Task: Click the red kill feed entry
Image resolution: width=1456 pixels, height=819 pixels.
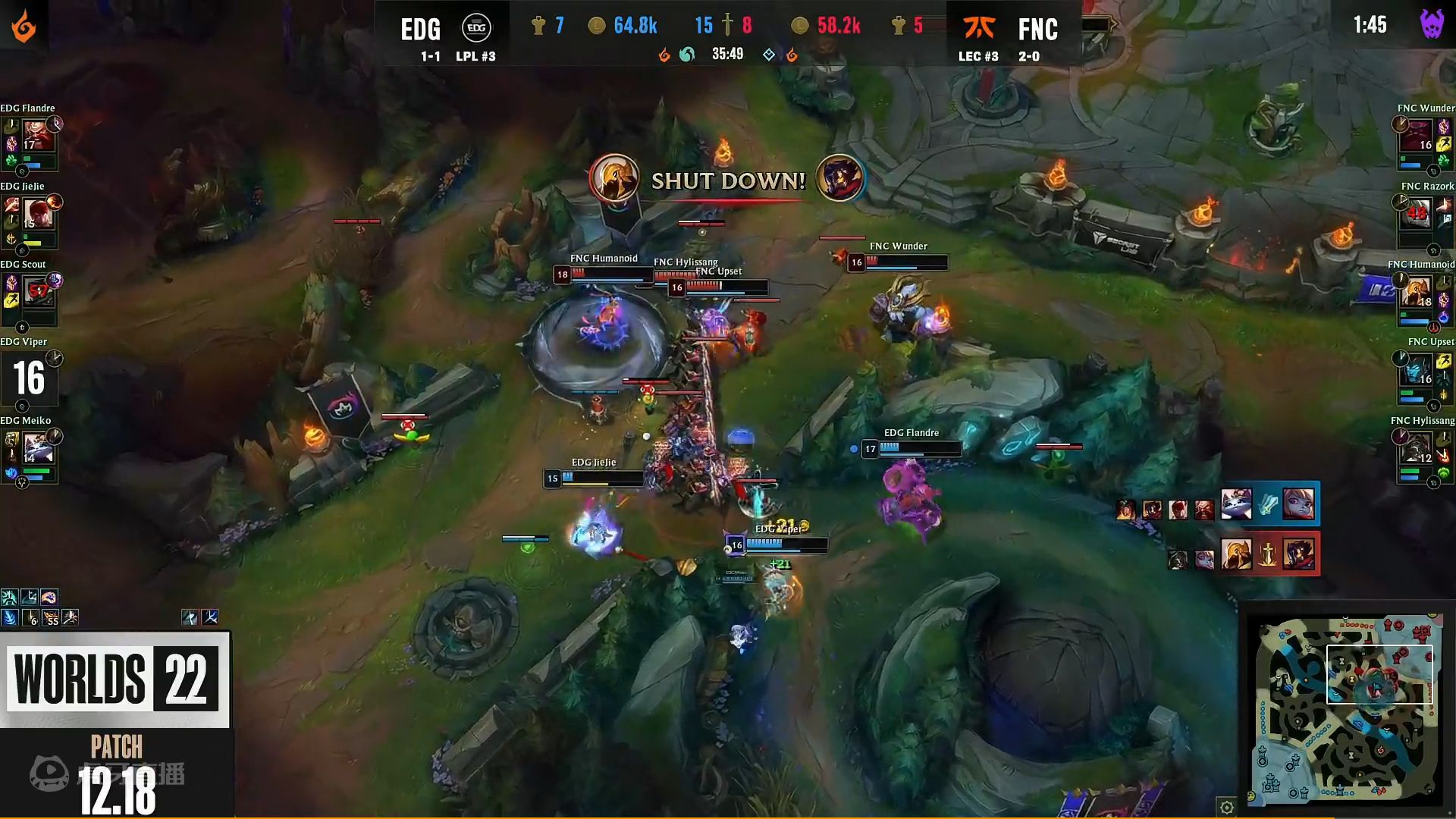Action: tap(1268, 555)
